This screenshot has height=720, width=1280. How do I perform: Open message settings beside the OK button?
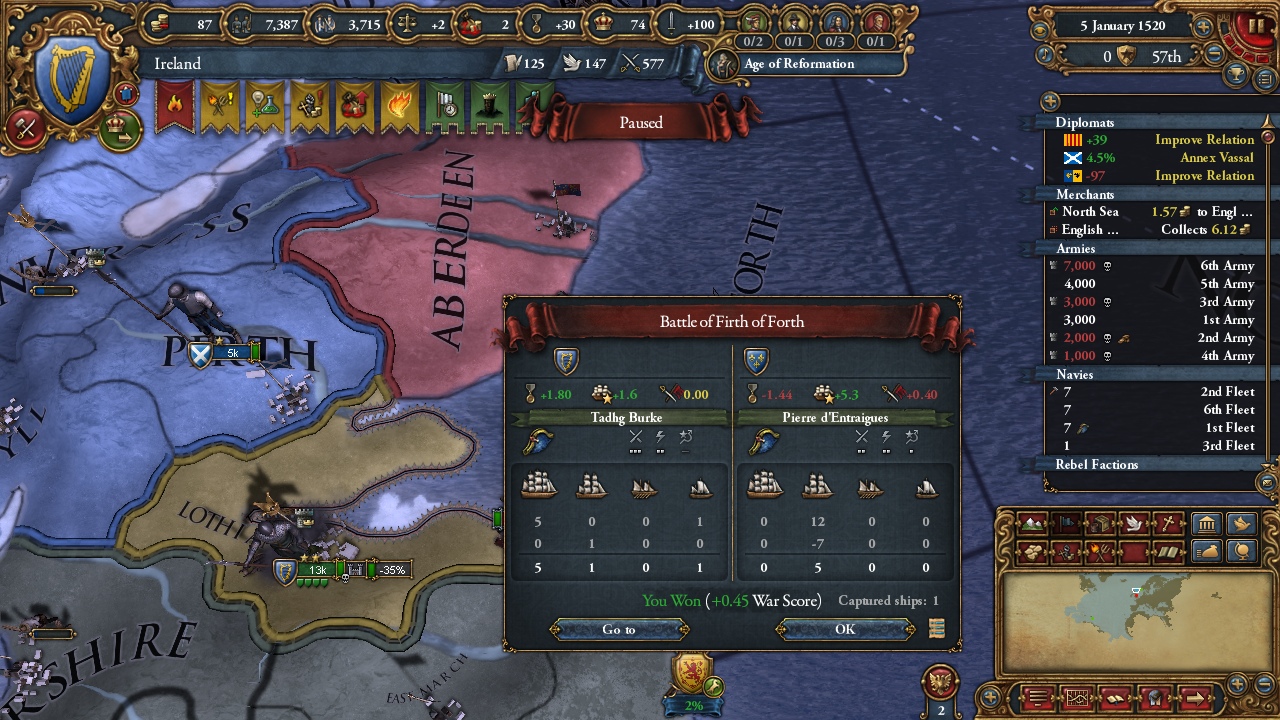(938, 628)
